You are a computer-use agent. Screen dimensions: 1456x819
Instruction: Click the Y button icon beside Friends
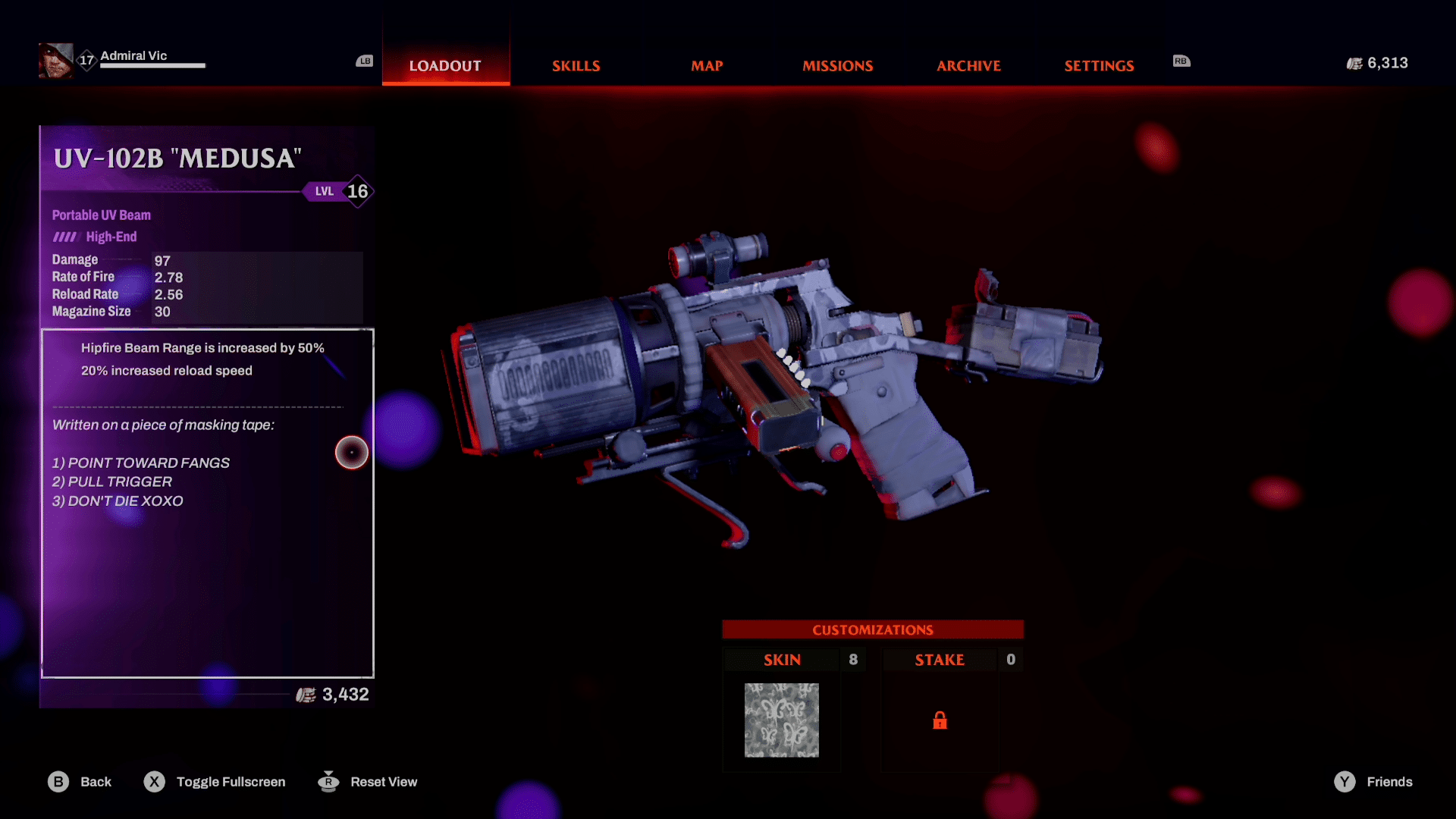(x=1344, y=782)
